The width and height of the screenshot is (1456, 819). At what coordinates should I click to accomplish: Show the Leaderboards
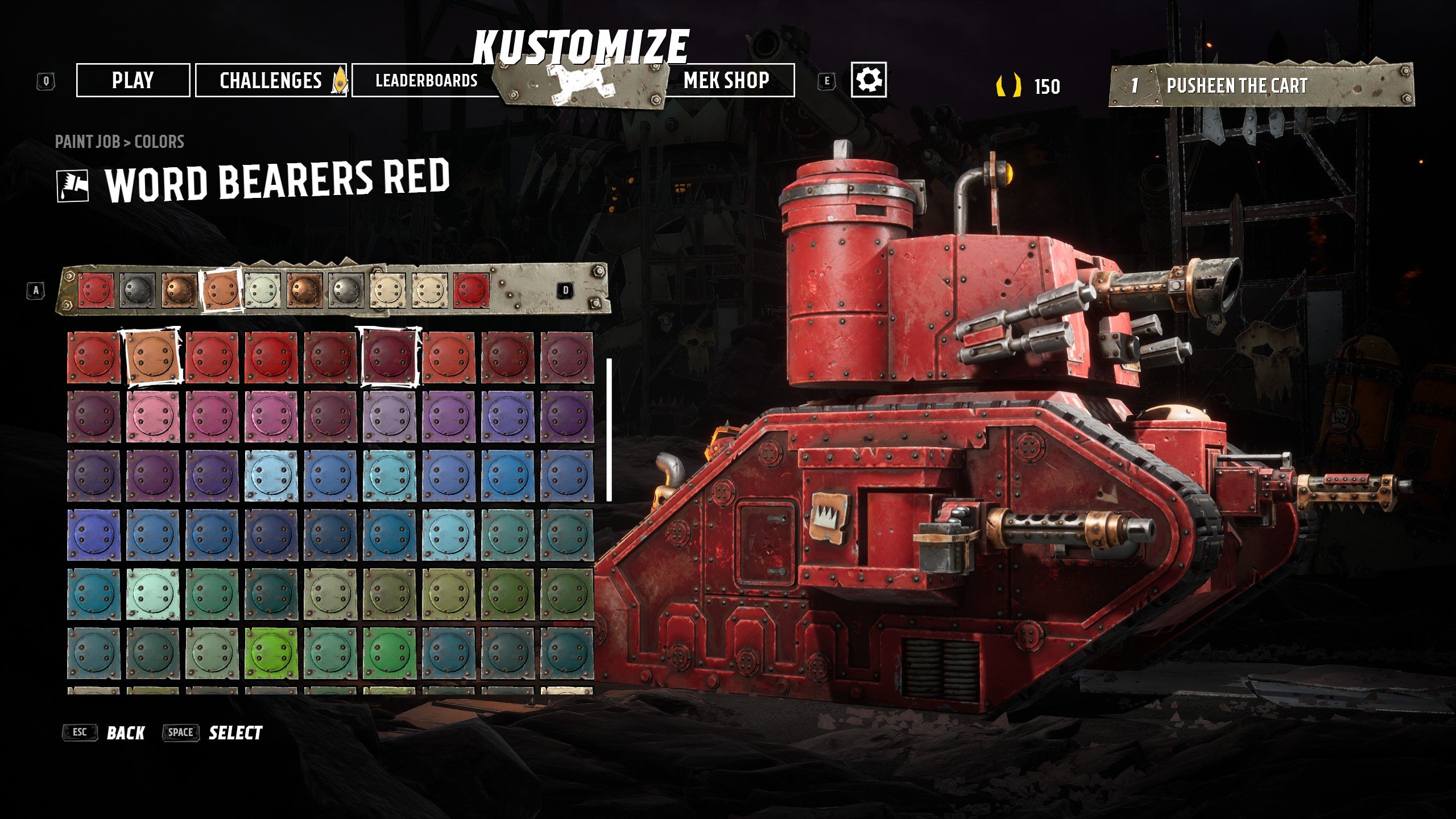[426, 80]
